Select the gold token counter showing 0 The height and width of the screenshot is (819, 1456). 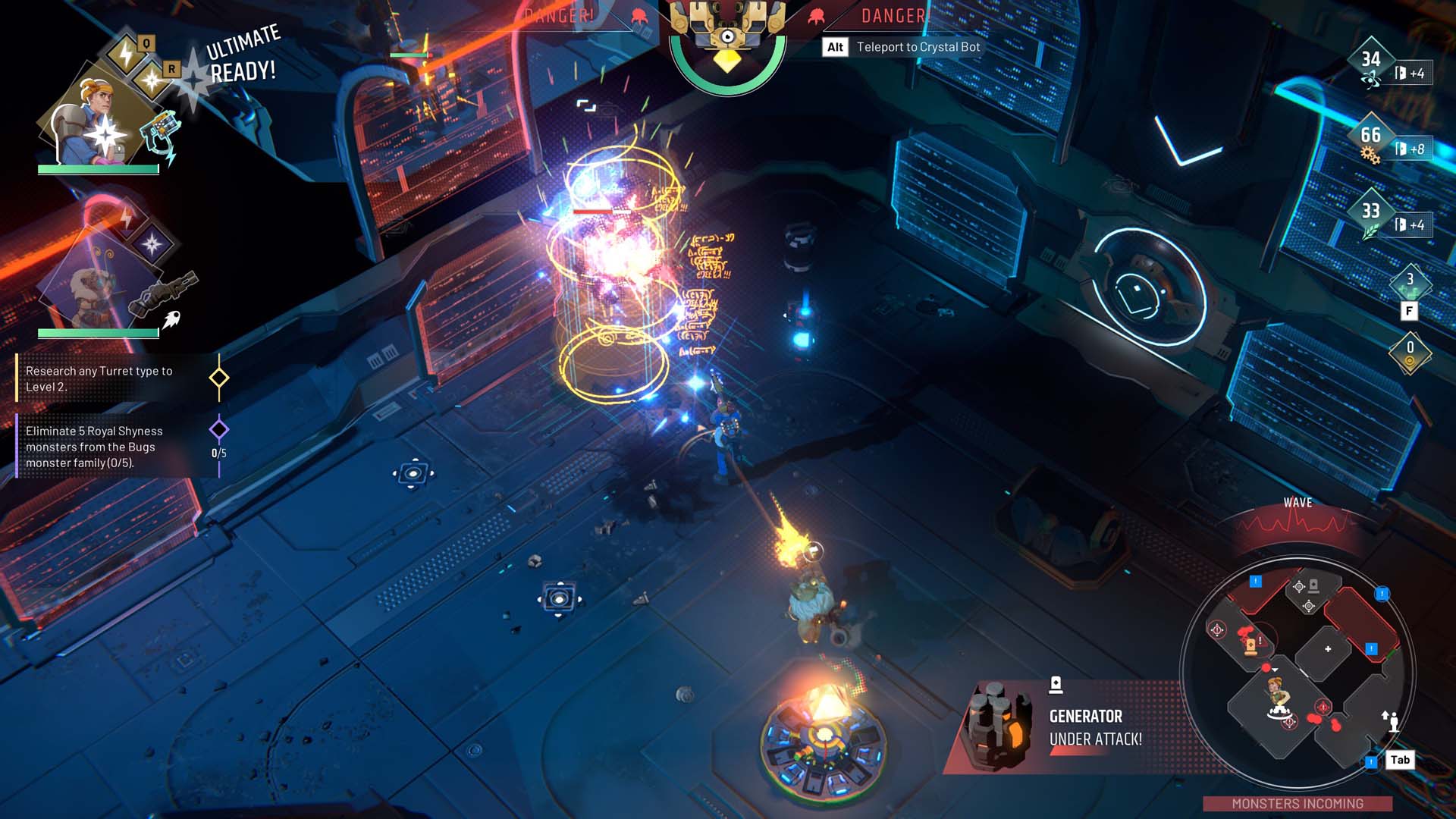point(1410,352)
